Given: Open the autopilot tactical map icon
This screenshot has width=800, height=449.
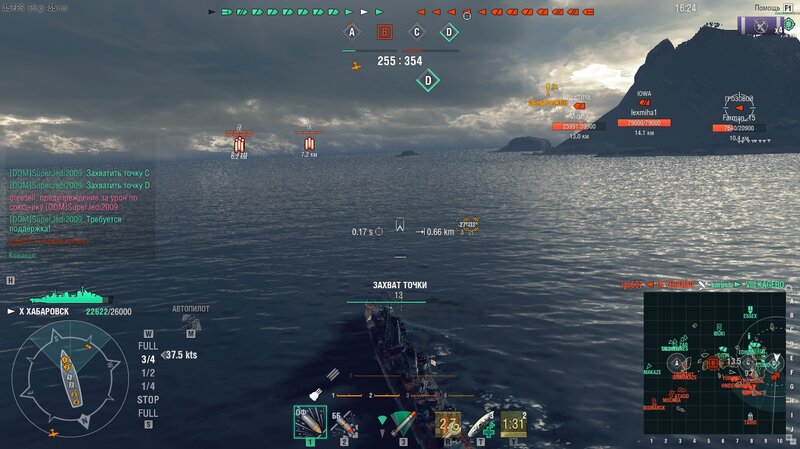Looking at the screenshot, I should point(190,323).
